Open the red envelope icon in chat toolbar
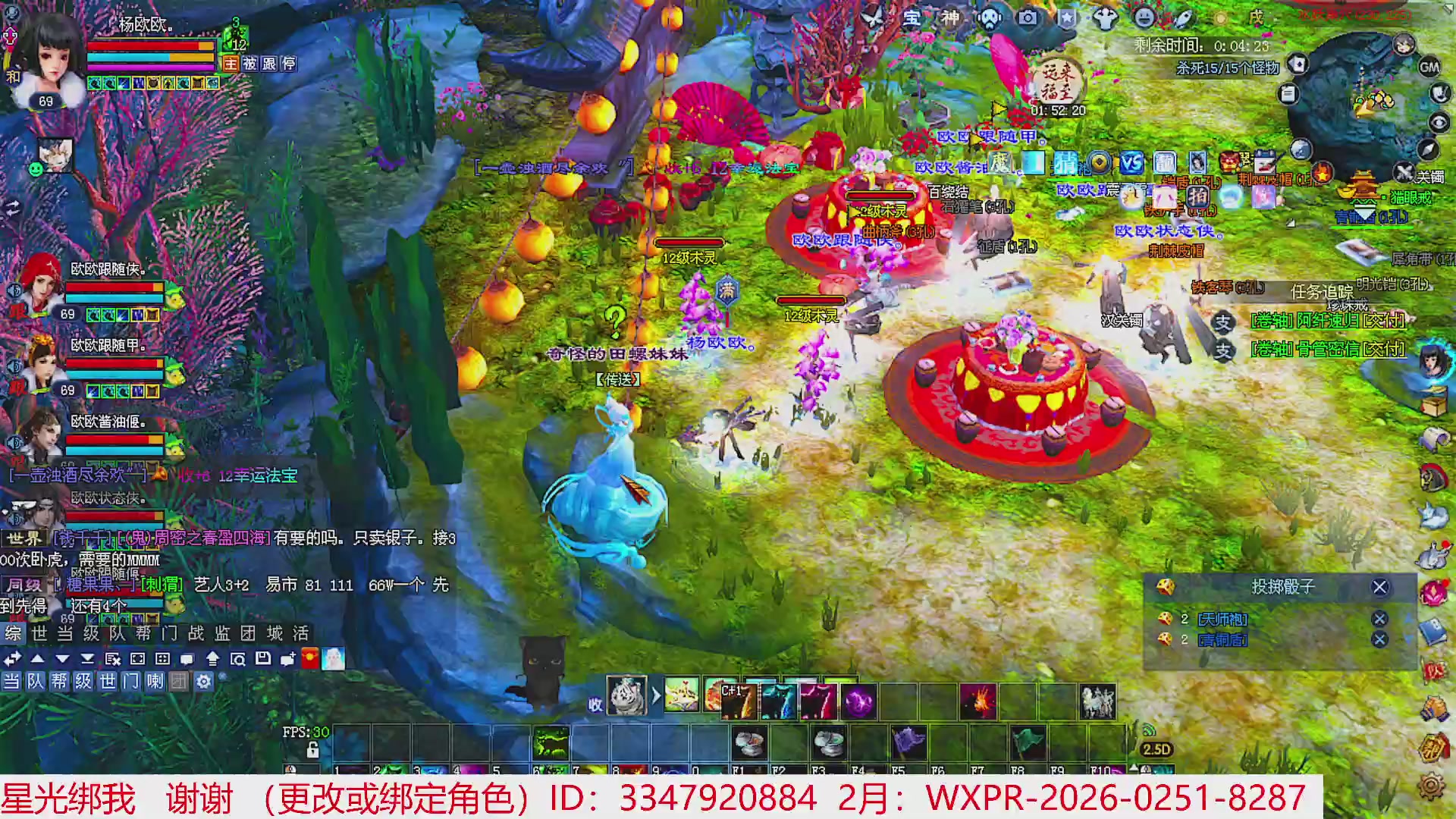1456x819 pixels. point(311,660)
